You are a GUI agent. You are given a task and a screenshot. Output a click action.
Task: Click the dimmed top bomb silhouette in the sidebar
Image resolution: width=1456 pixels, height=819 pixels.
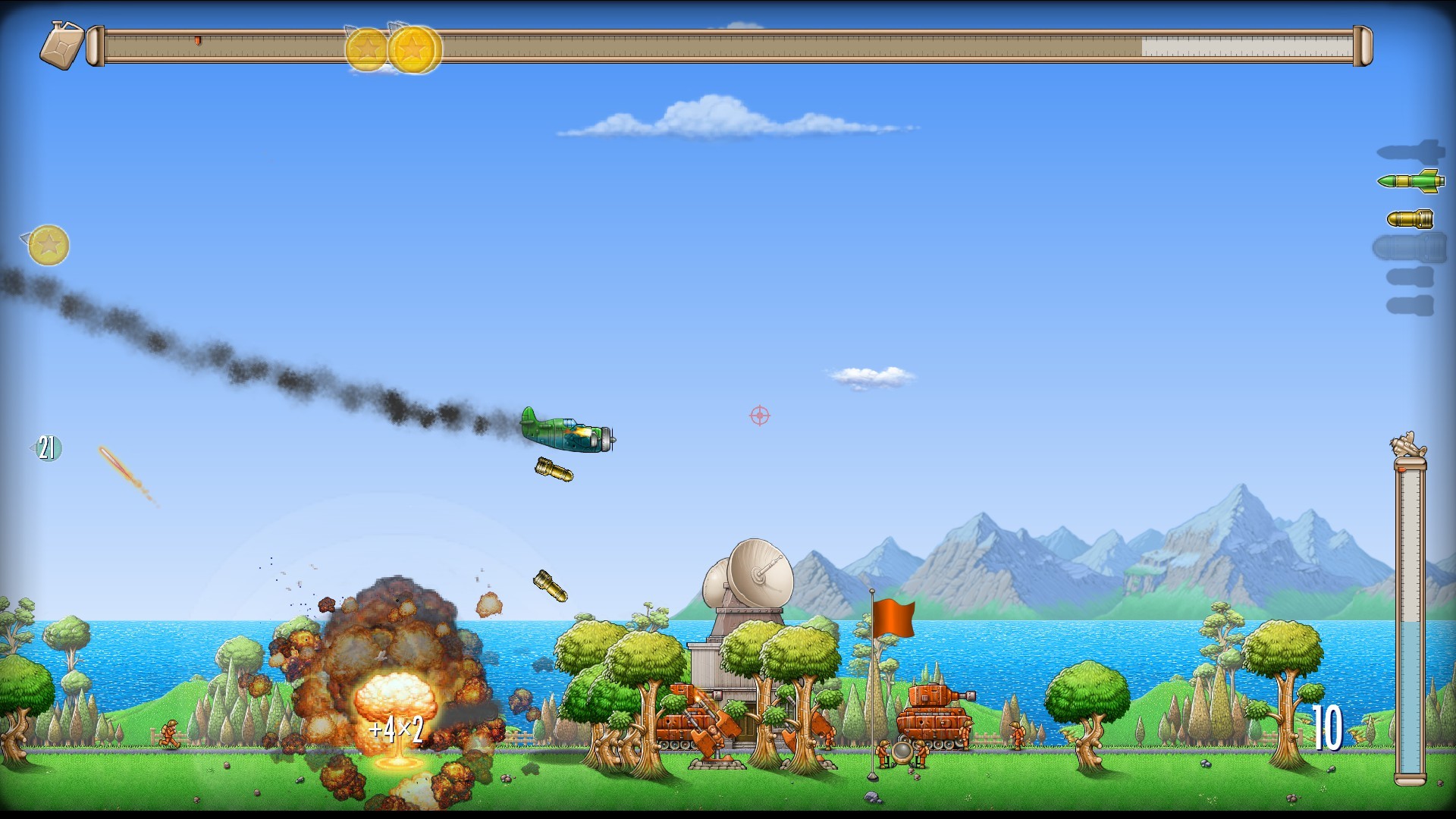(1412, 150)
